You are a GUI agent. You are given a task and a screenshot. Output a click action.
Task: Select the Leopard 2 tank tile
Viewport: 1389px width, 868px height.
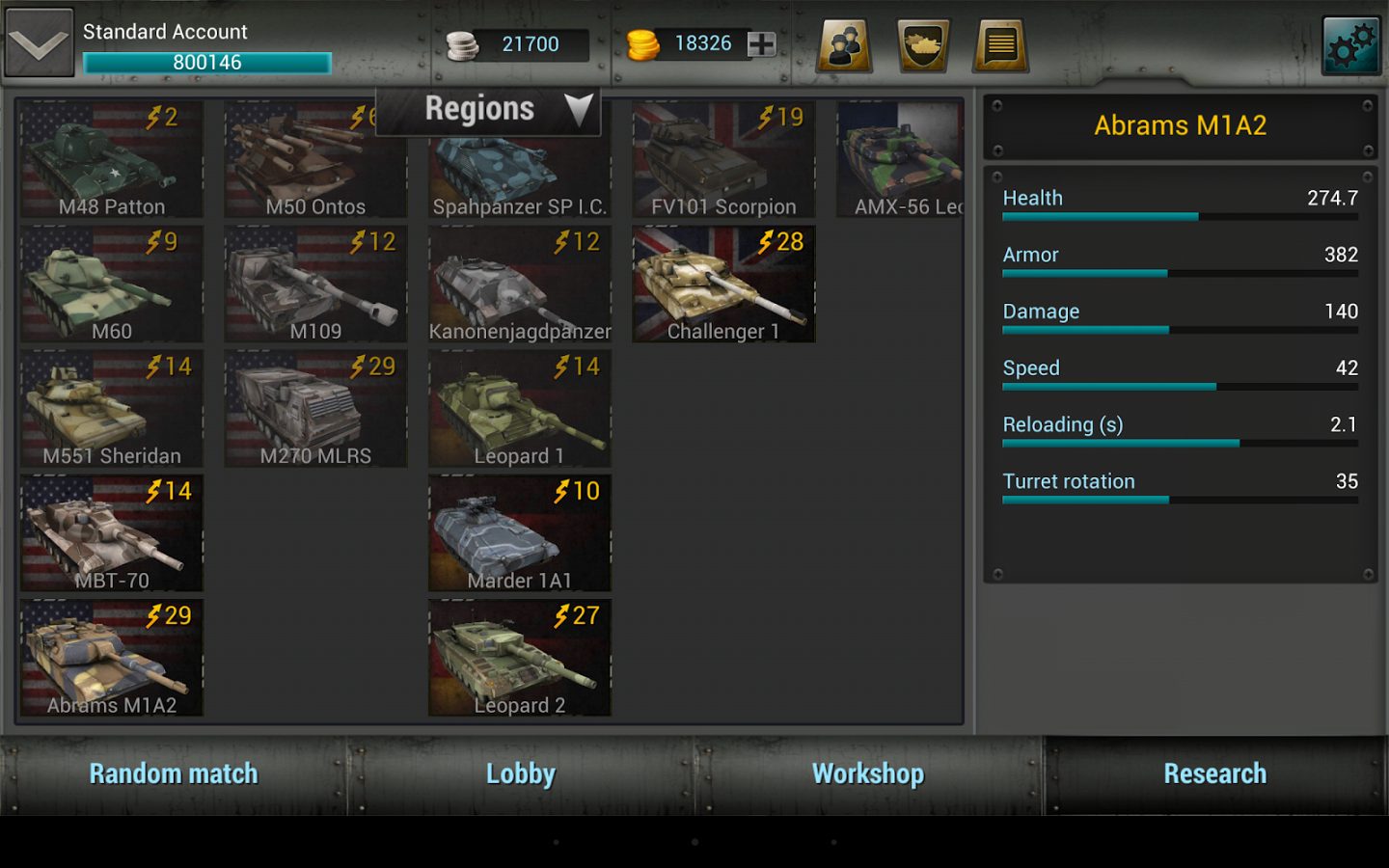(520, 658)
